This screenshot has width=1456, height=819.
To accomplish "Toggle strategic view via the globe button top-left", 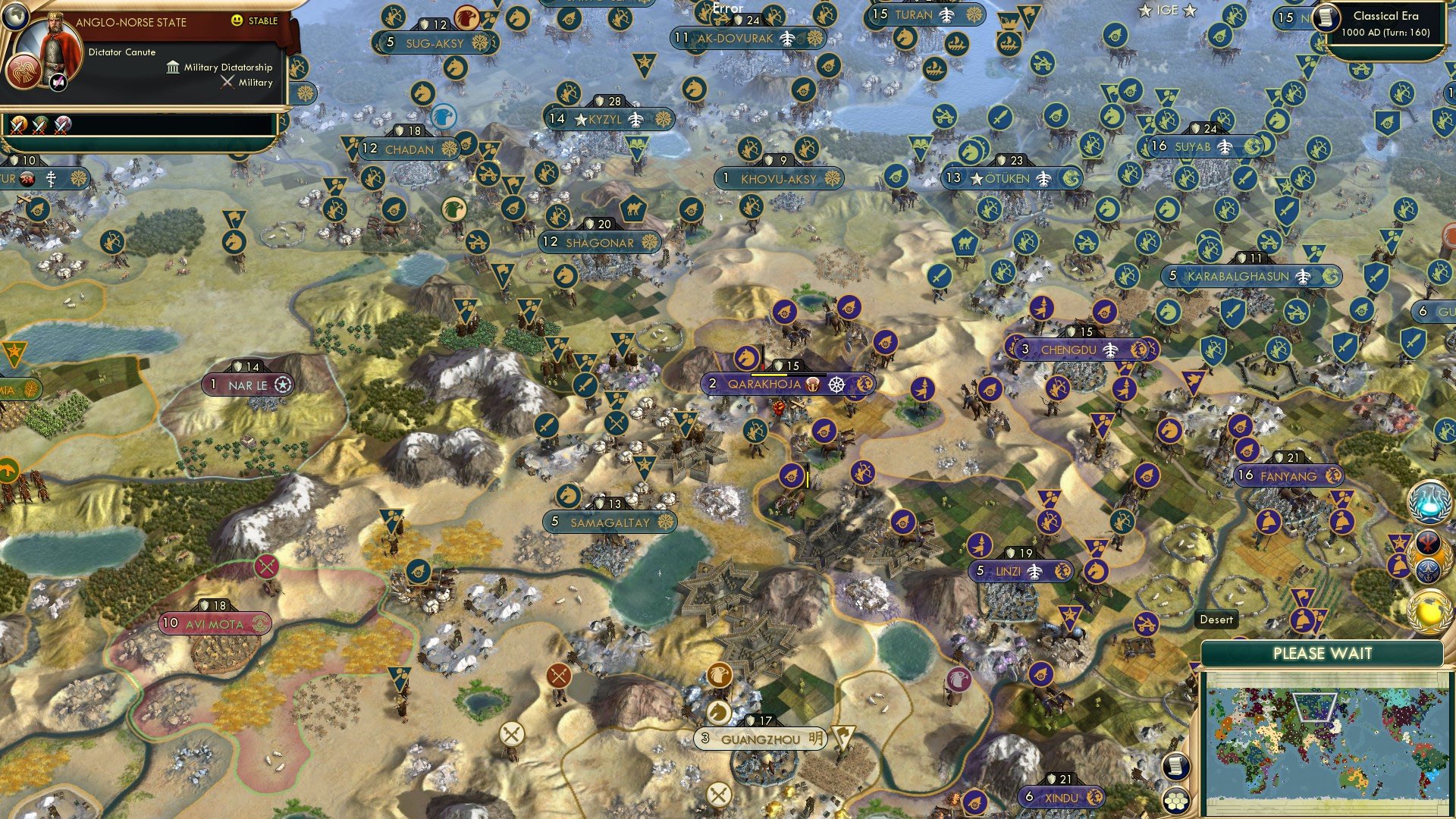I will click(15, 16).
